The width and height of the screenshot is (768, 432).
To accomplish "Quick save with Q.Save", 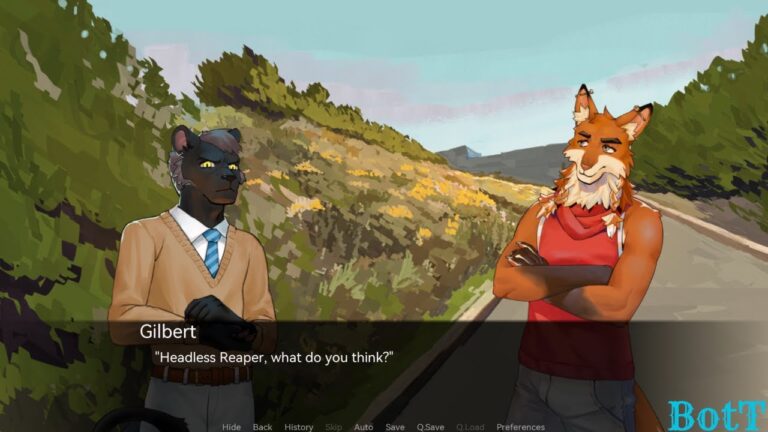I will tap(430, 427).
